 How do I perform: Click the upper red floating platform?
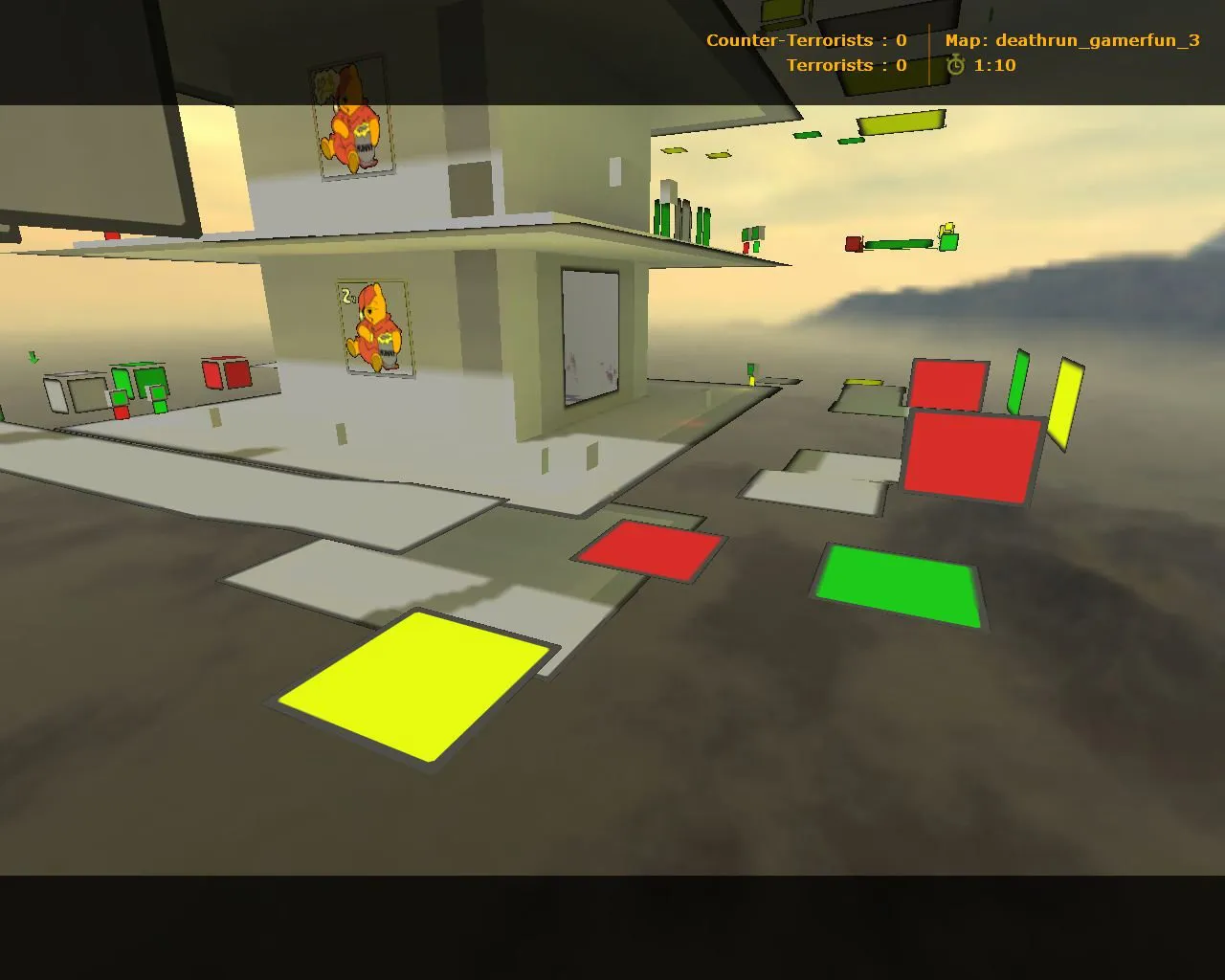point(949,383)
